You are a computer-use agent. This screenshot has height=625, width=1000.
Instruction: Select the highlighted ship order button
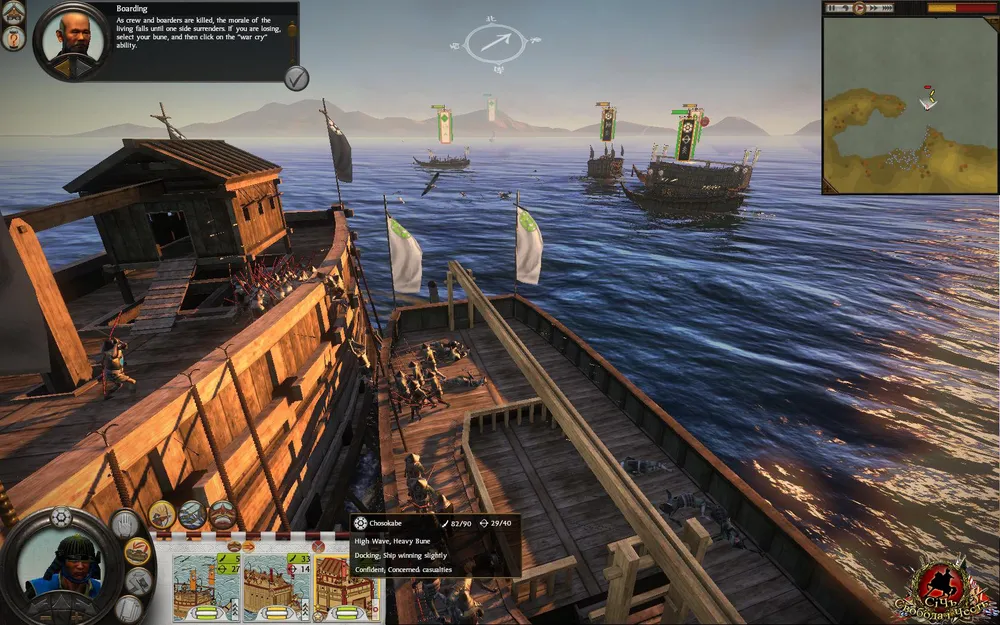[x=137, y=551]
